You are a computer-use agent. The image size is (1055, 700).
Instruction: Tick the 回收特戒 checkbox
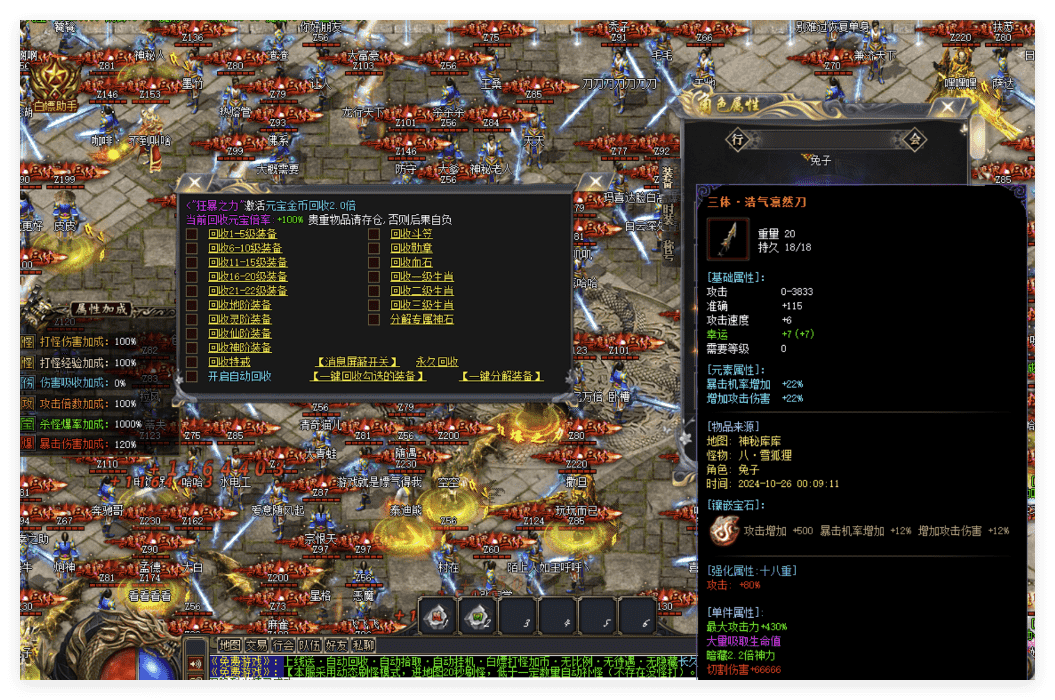191,361
